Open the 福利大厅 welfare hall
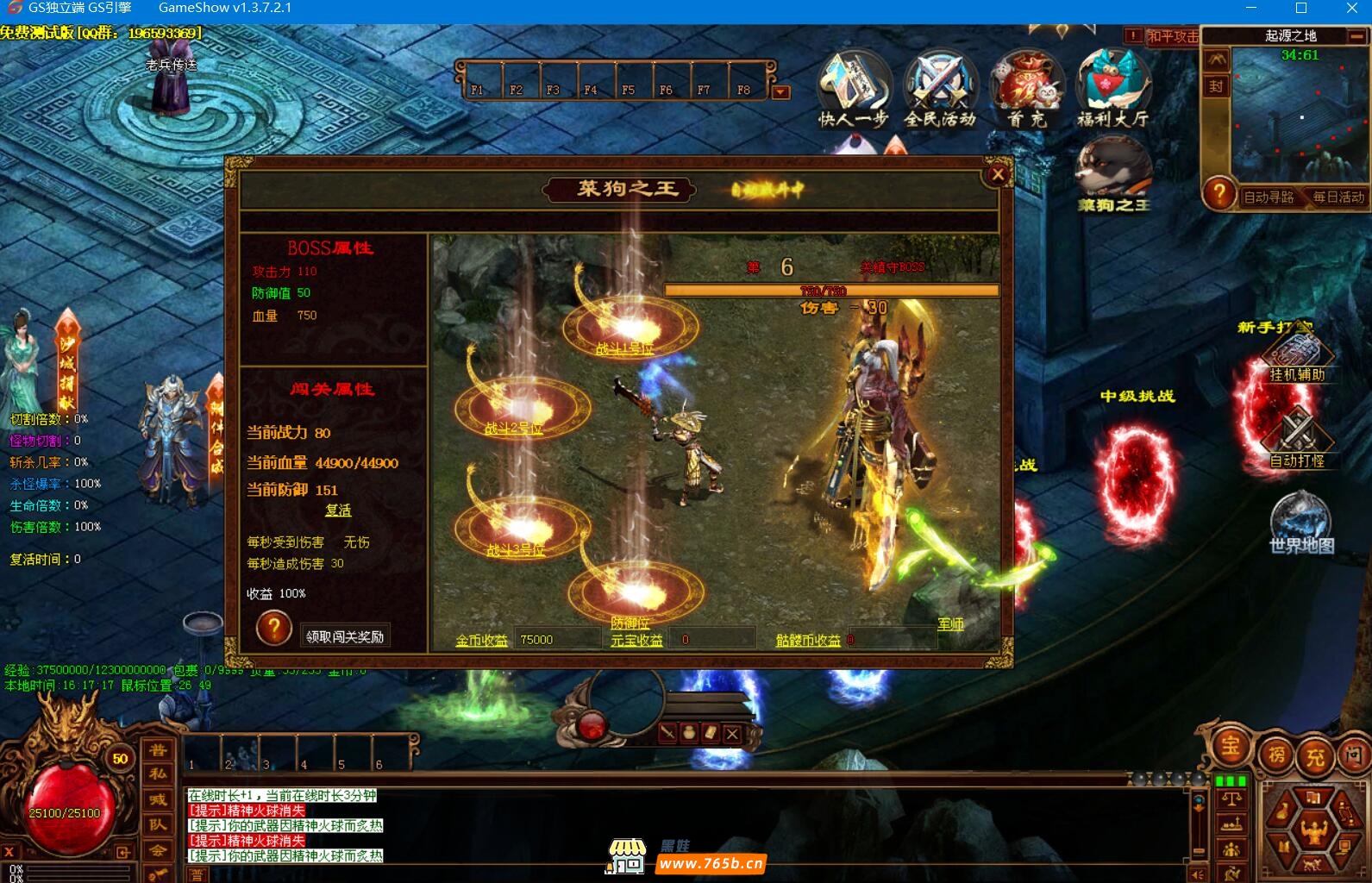This screenshot has height=883, width=1372. pyautogui.click(x=1112, y=89)
